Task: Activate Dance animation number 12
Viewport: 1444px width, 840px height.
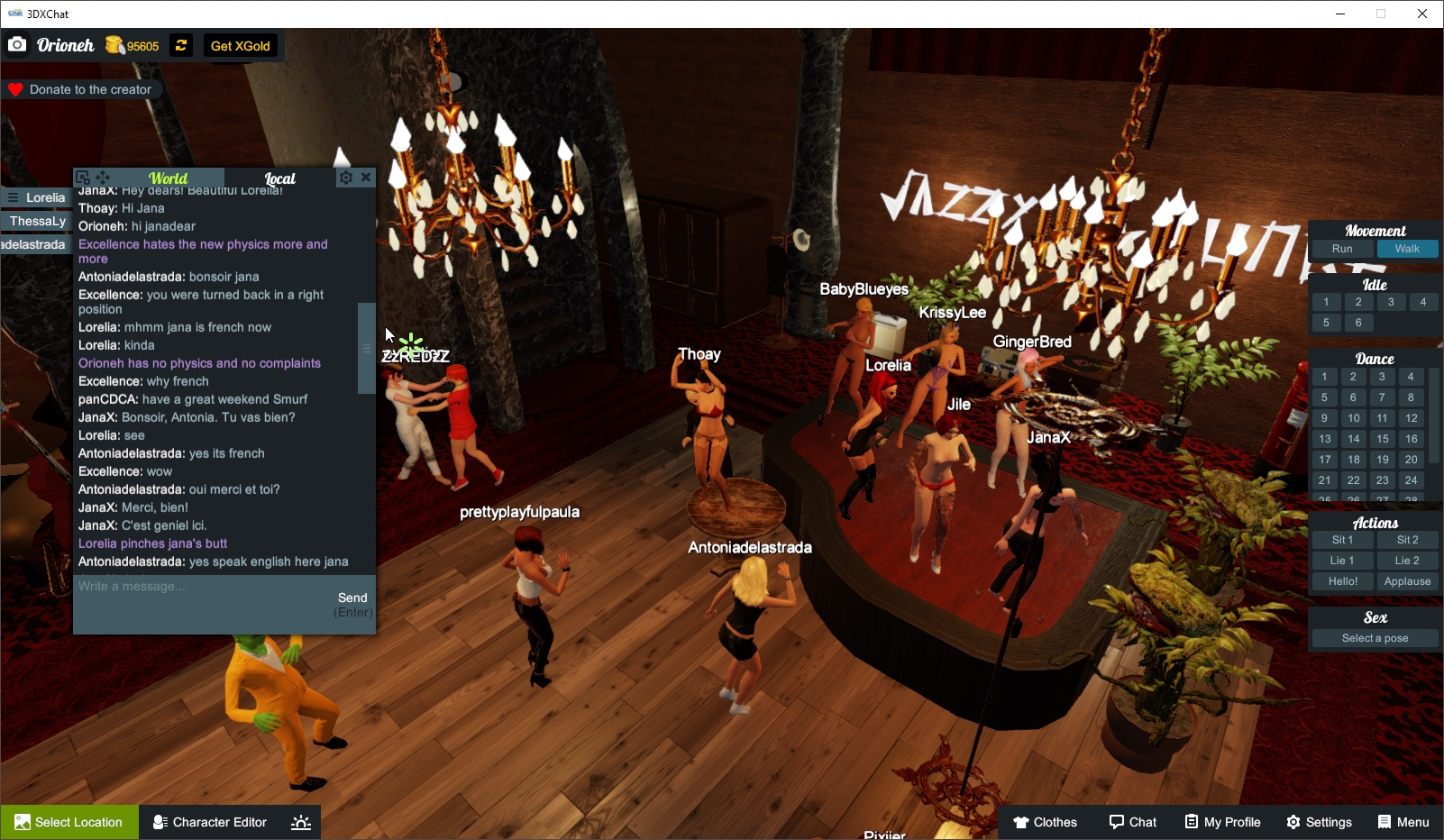Action: coord(1410,418)
